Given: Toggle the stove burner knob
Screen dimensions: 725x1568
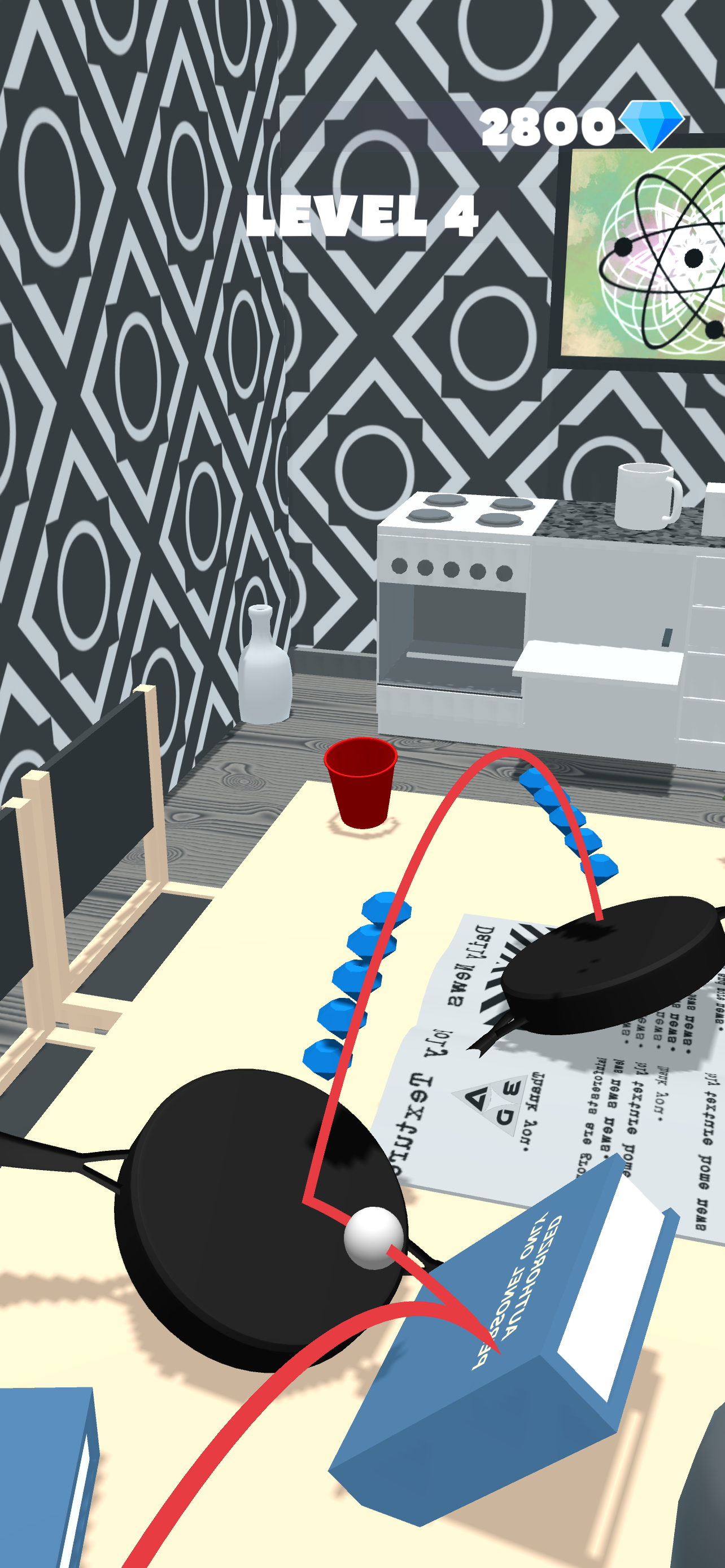Looking at the screenshot, I should pos(451,570).
